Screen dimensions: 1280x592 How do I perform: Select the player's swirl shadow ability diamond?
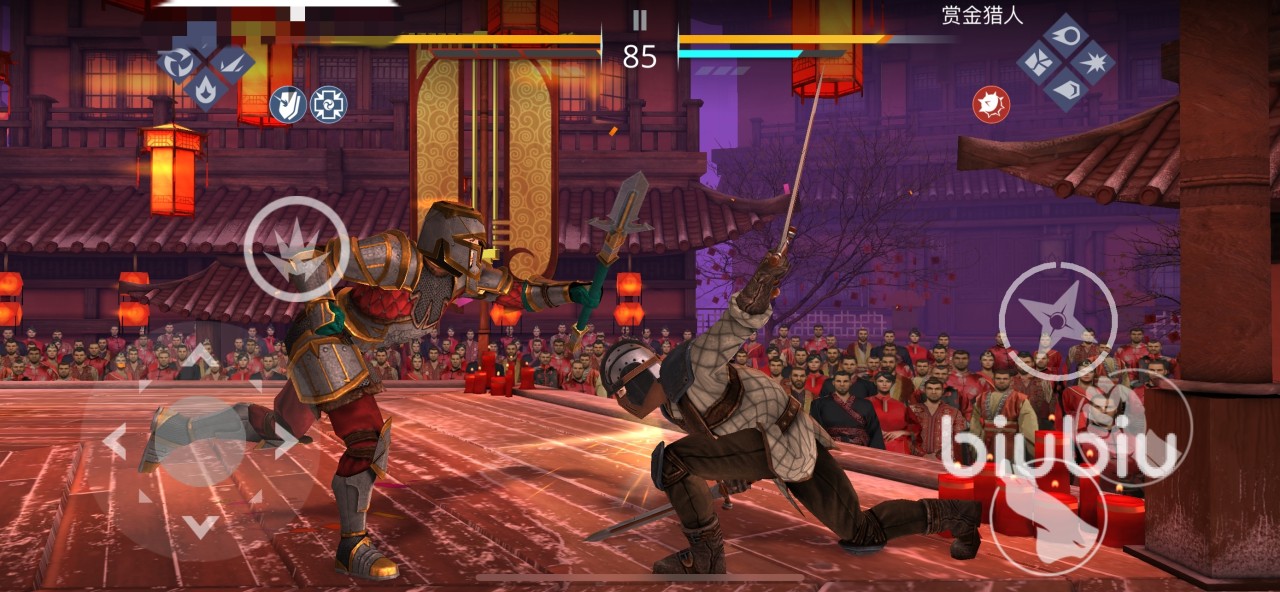177,63
